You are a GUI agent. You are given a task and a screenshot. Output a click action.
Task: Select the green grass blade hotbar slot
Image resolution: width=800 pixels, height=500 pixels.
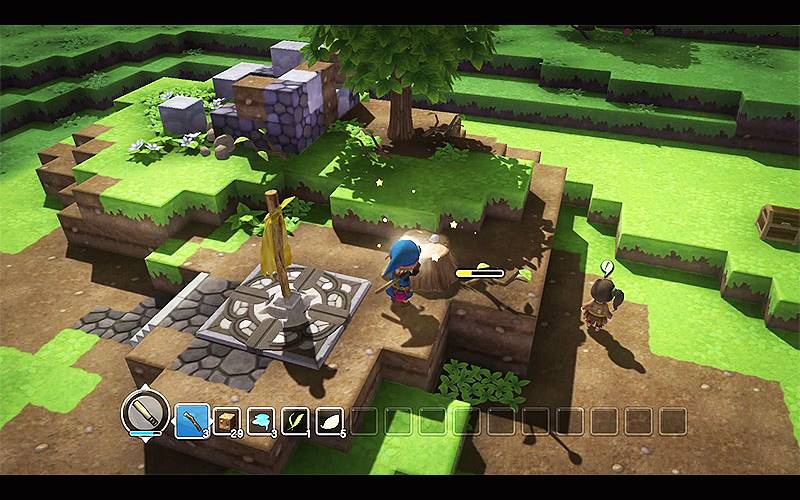pos(297,420)
